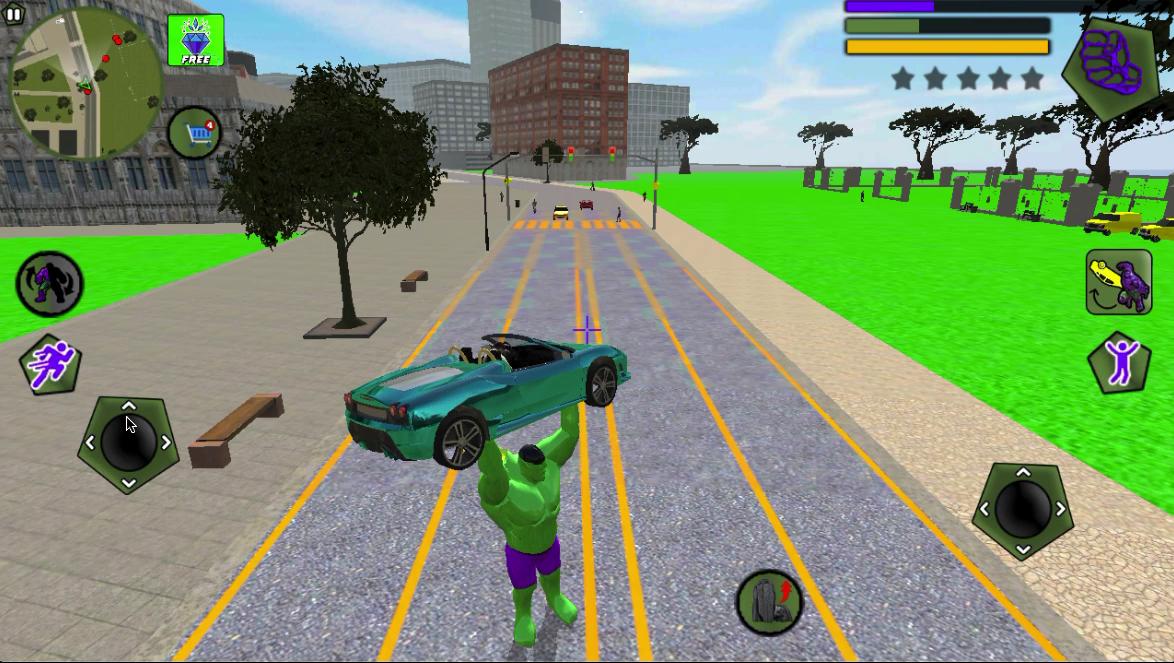Activate the purple sprint ability
This screenshot has height=663, width=1174.
tap(49, 364)
